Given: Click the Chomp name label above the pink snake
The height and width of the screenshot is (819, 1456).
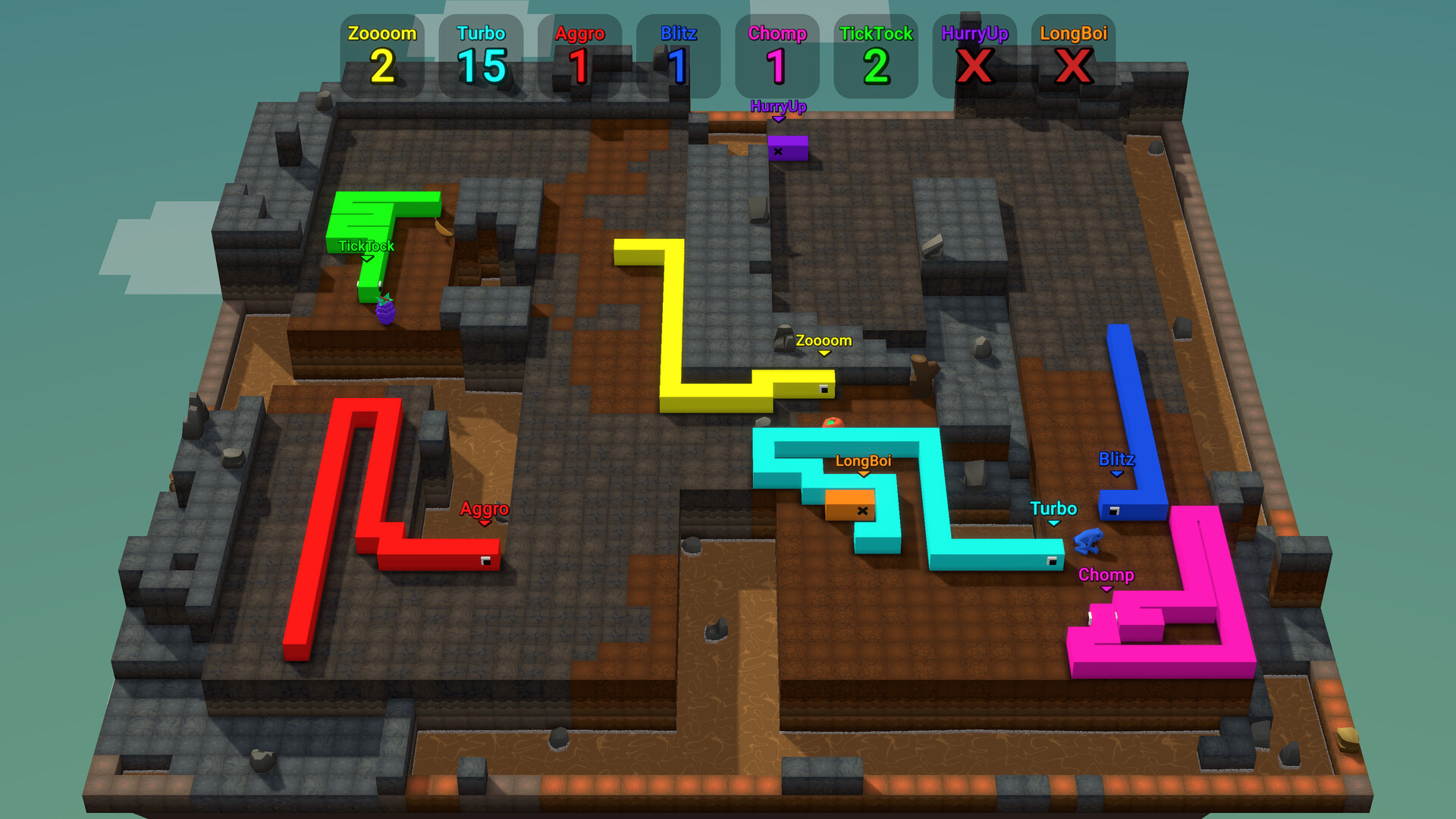Looking at the screenshot, I should click(x=1107, y=576).
